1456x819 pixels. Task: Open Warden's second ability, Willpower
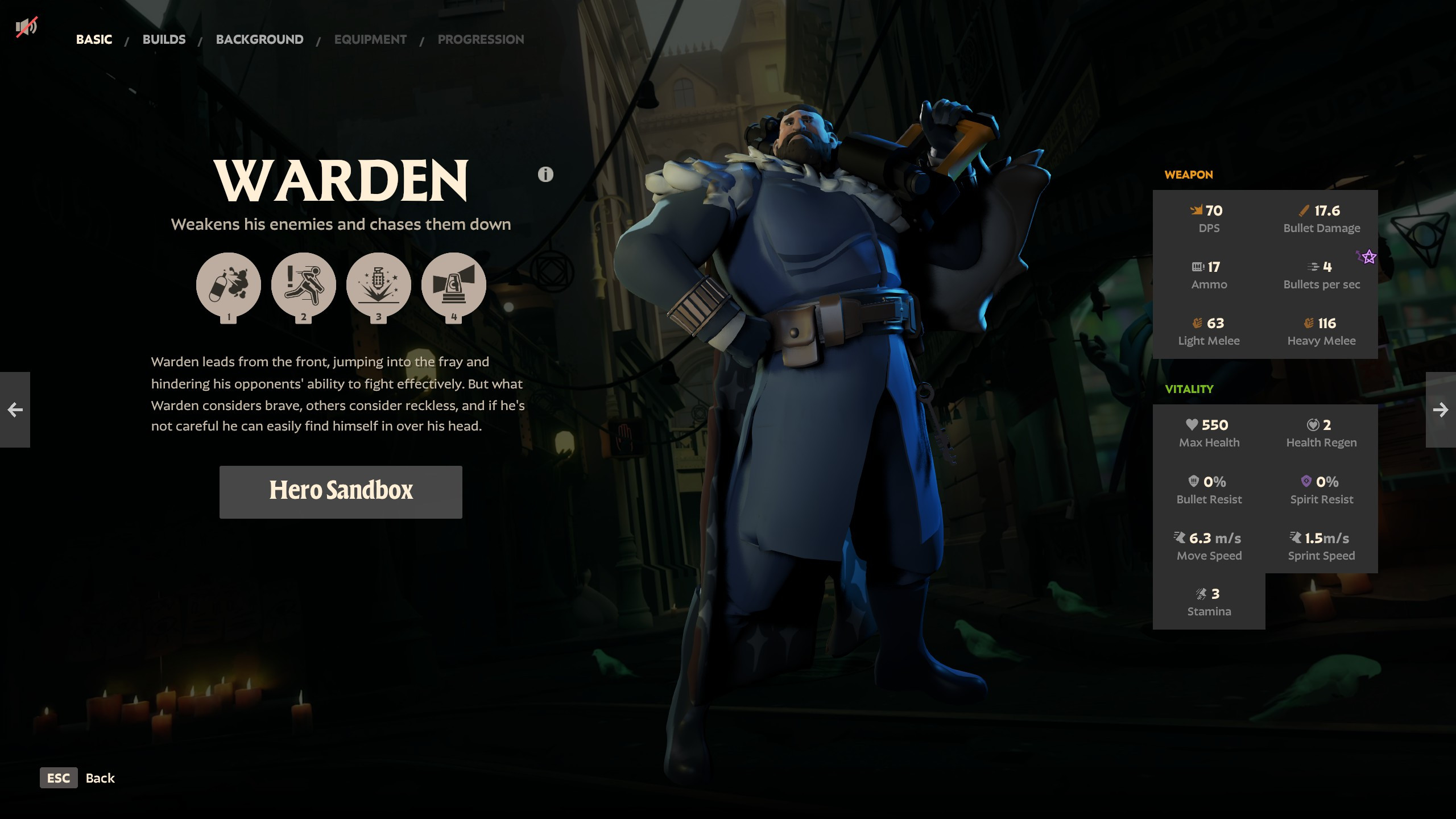coord(304,286)
